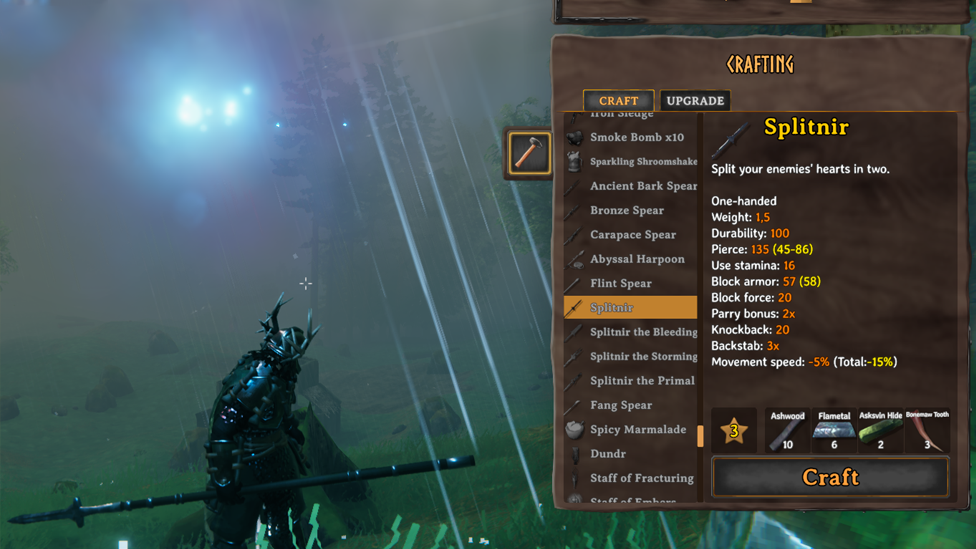Switch to the Upgrade tab
This screenshot has height=549, width=976.
pyautogui.click(x=694, y=101)
